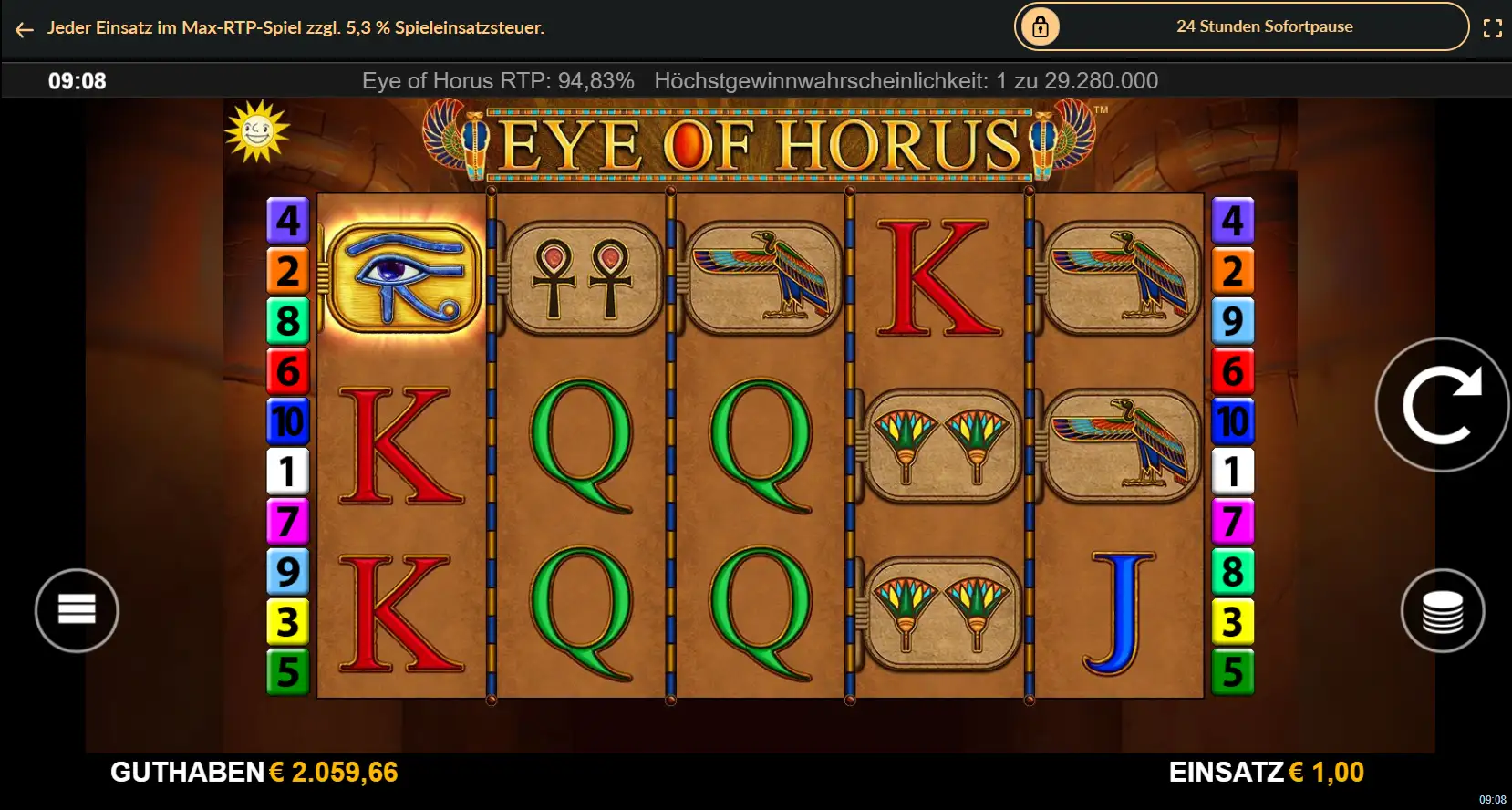Toggle payline 4 on the left side
The width and height of the screenshot is (1512, 810).
288,220
